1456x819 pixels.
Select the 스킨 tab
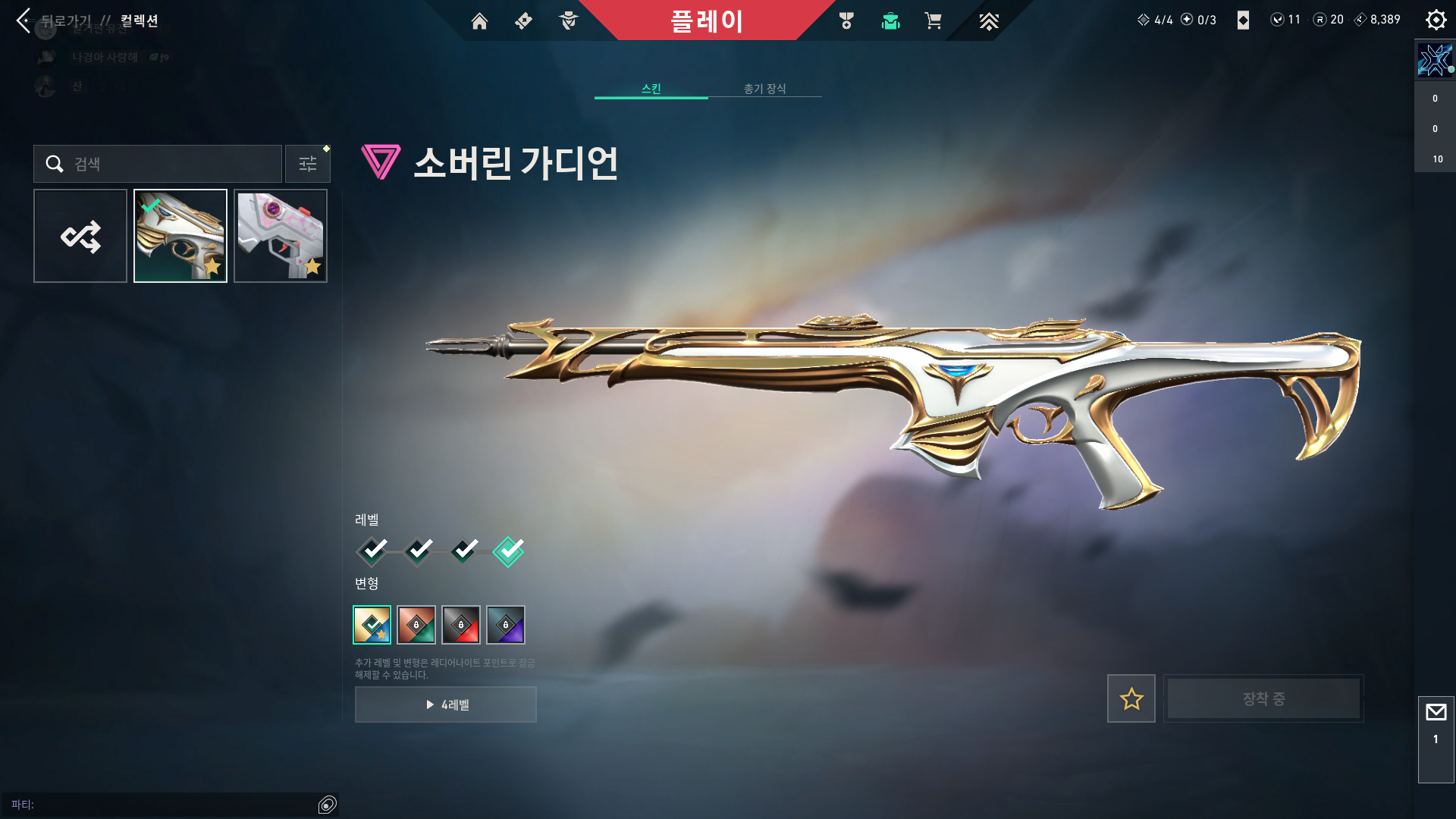click(651, 89)
